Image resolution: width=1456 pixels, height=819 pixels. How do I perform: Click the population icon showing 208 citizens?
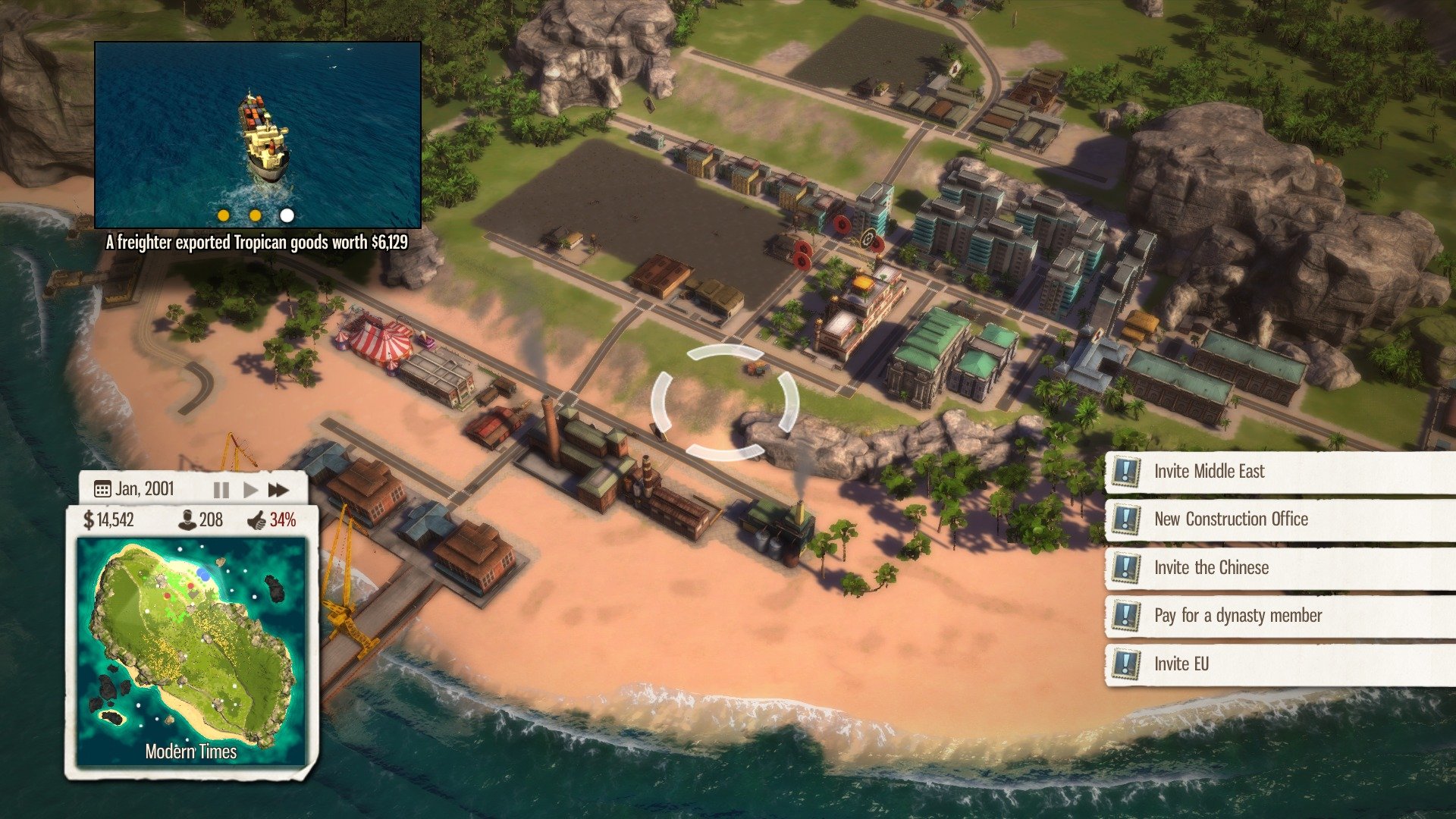coord(187,520)
